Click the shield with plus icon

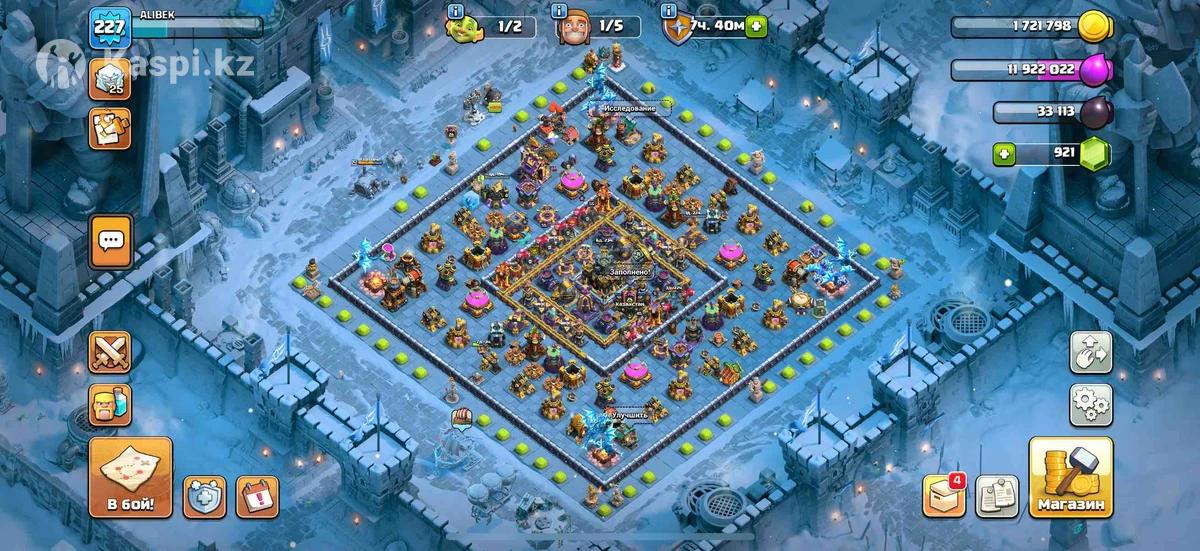click(204, 497)
